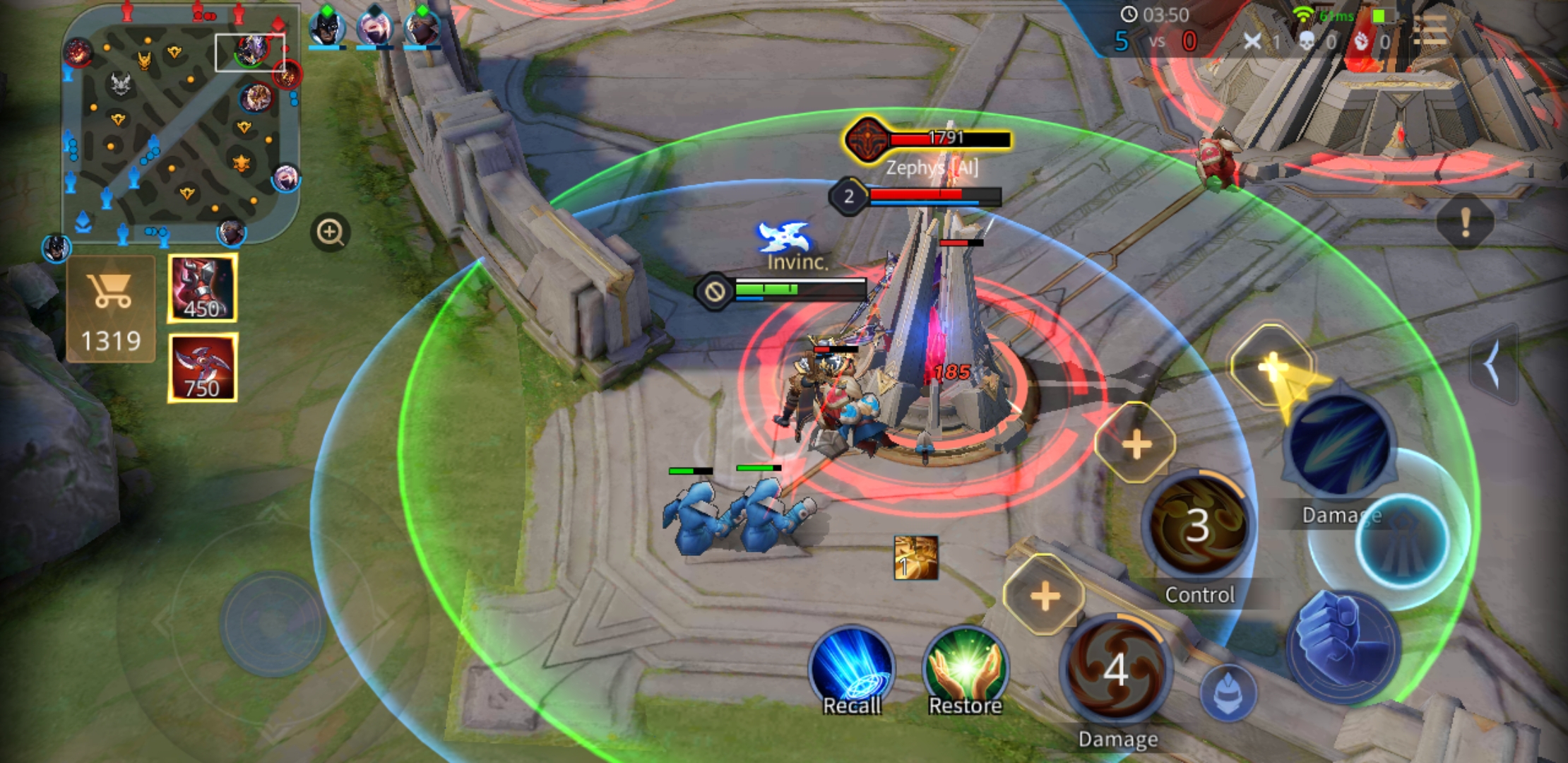Trigger the Control skill on cooldown 3
The height and width of the screenshot is (763, 1568).
pyautogui.click(x=1198, y=526)
